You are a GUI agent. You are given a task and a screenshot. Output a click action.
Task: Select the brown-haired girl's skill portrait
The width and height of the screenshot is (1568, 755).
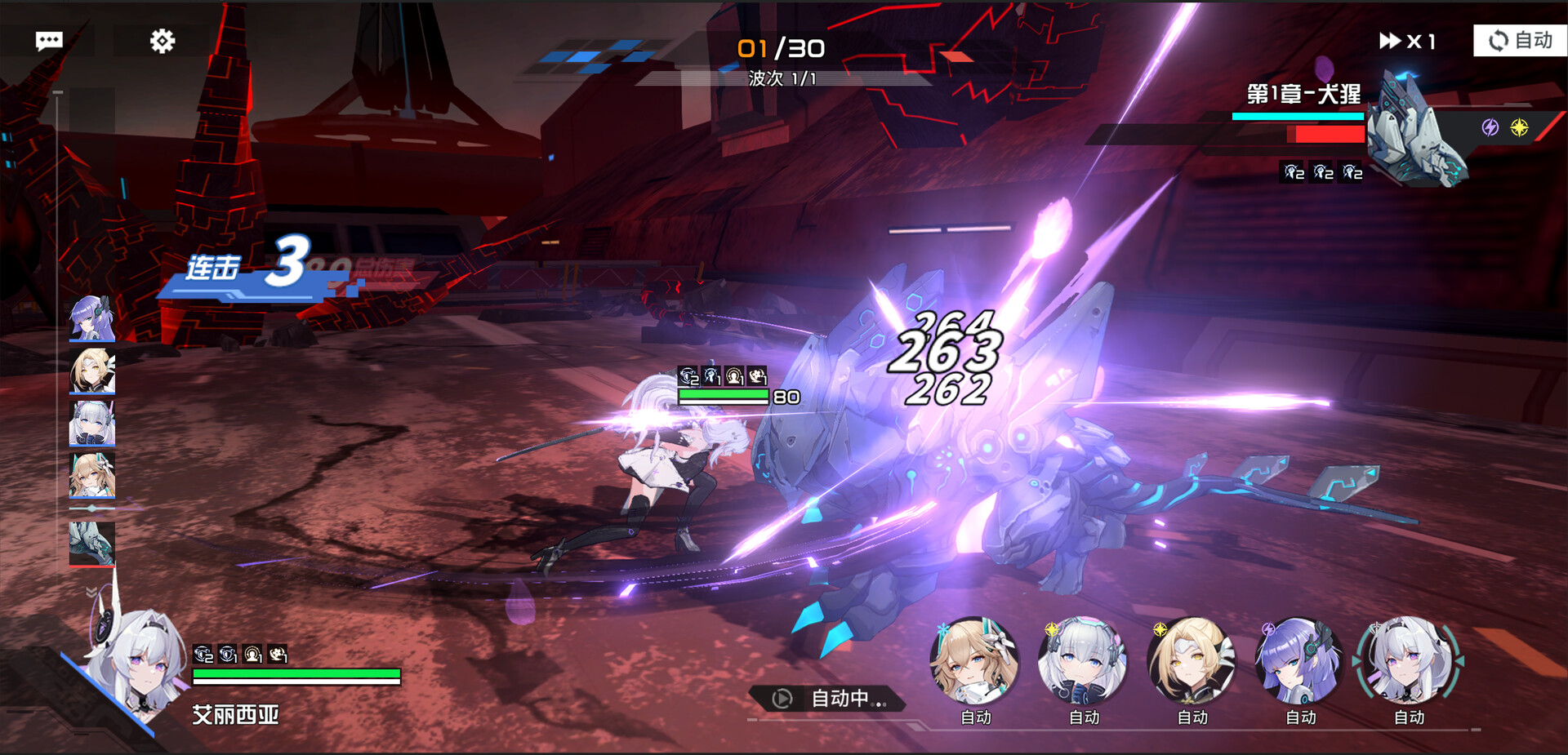click(x=974, y=661)
